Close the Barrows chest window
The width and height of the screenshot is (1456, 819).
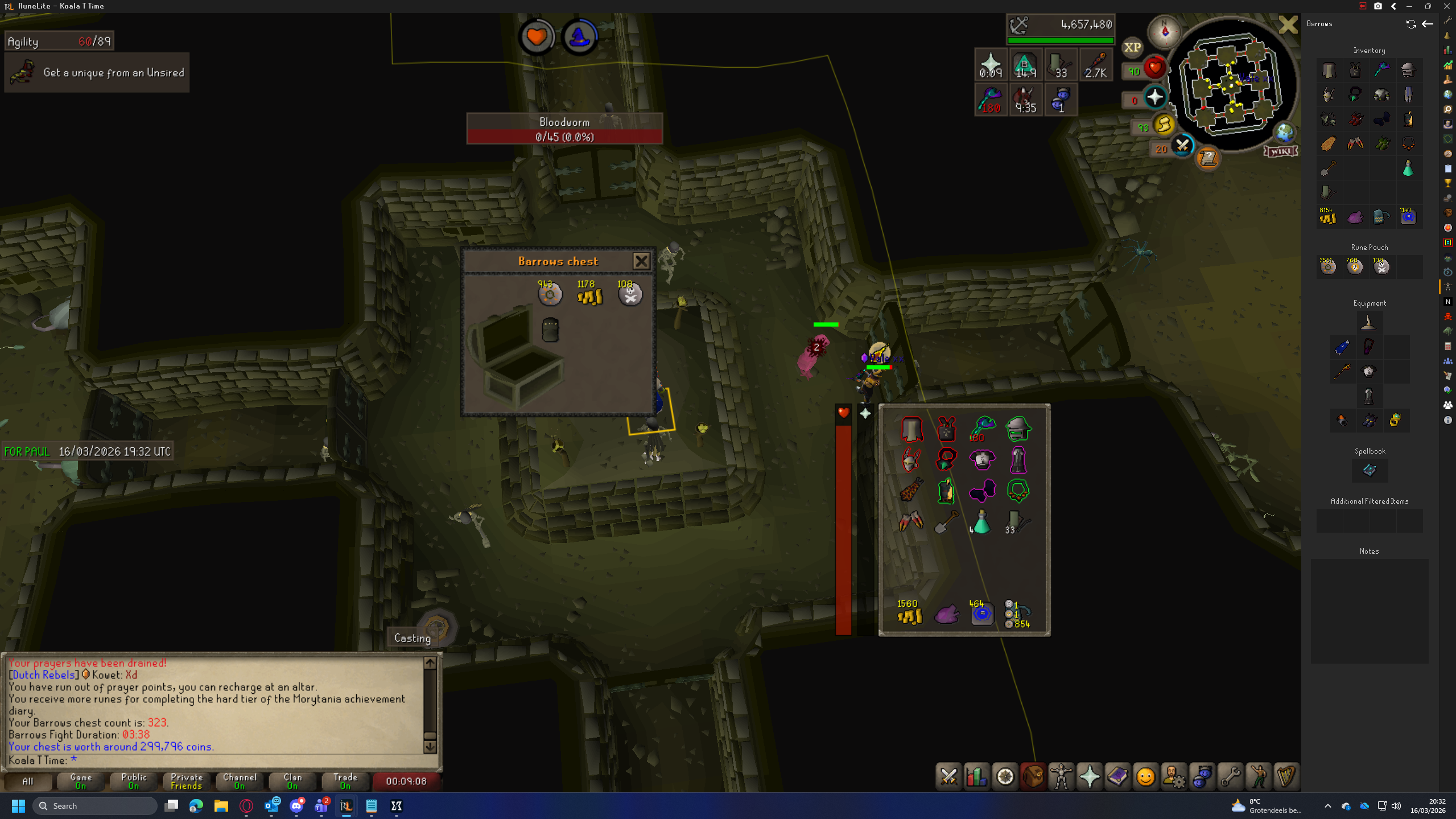641,261
